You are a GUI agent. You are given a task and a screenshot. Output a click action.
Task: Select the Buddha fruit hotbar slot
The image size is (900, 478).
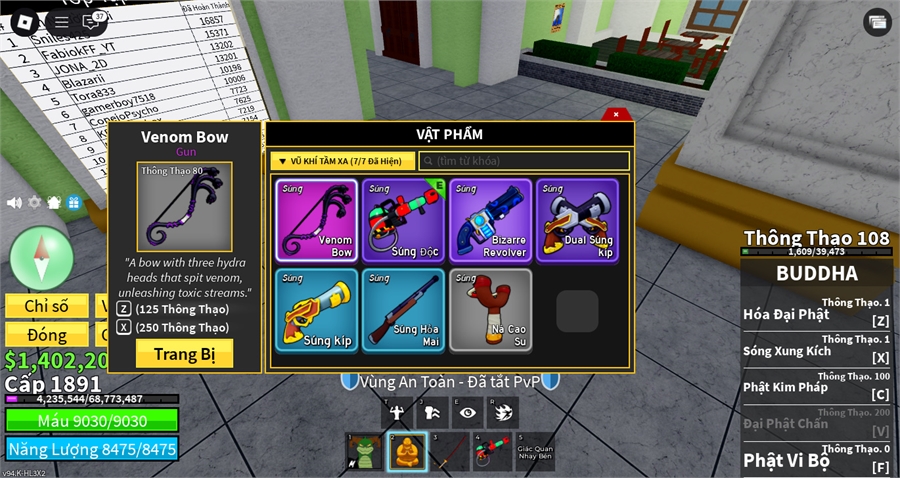[x=407, y=451]
